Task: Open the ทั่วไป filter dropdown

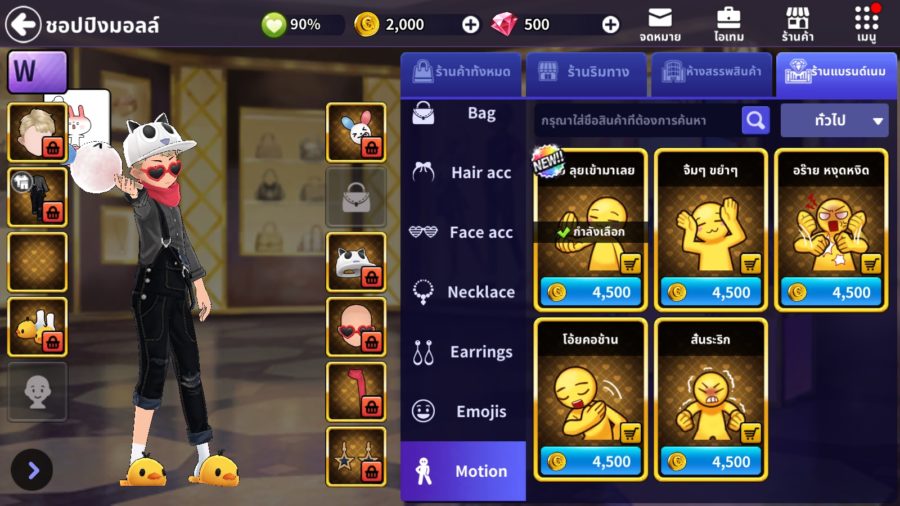Action: tap(835, 121)
